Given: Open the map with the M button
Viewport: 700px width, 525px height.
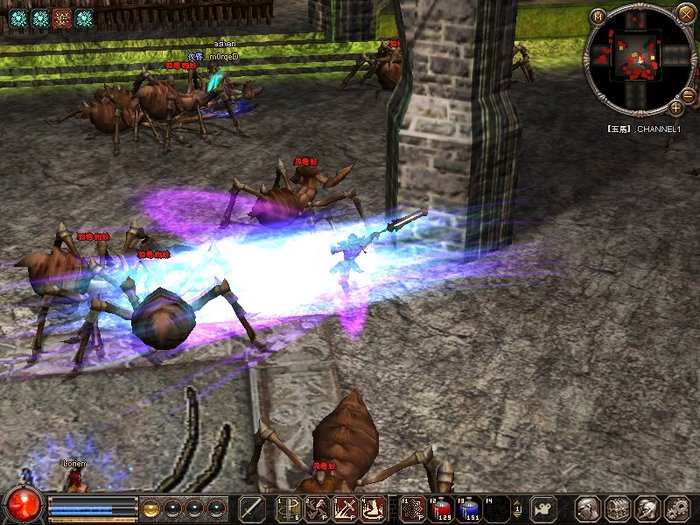Looking at the screenshot, I should click(x=598, y=16).
